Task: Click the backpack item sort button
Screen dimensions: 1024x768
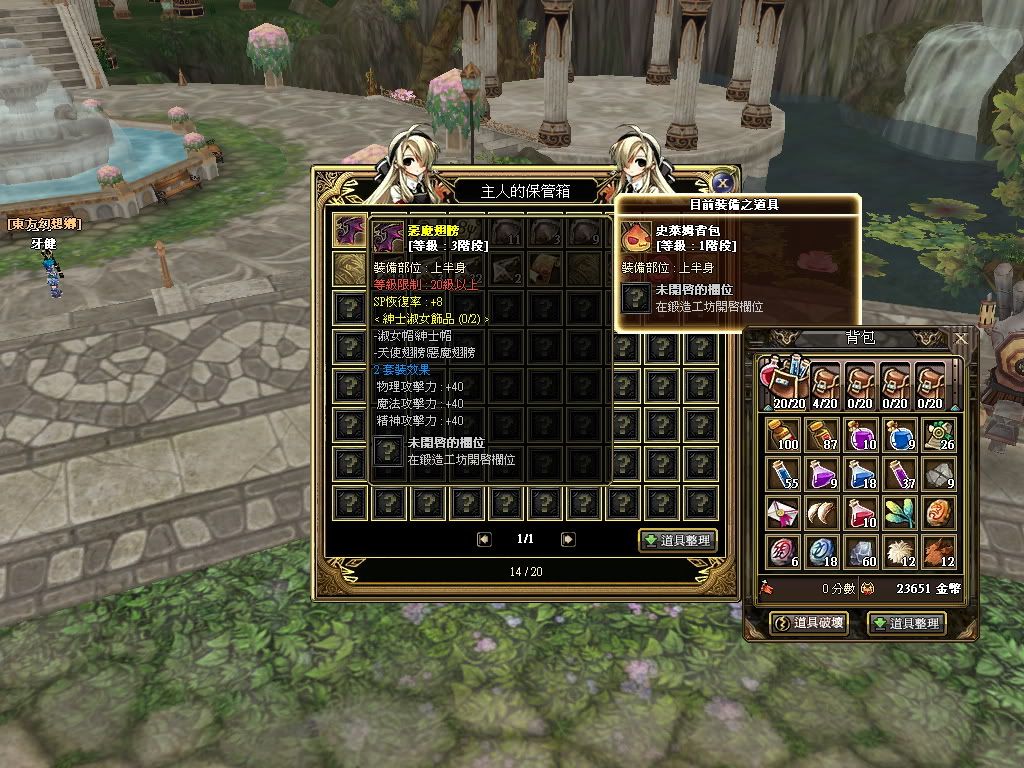Action: point(906,623)
